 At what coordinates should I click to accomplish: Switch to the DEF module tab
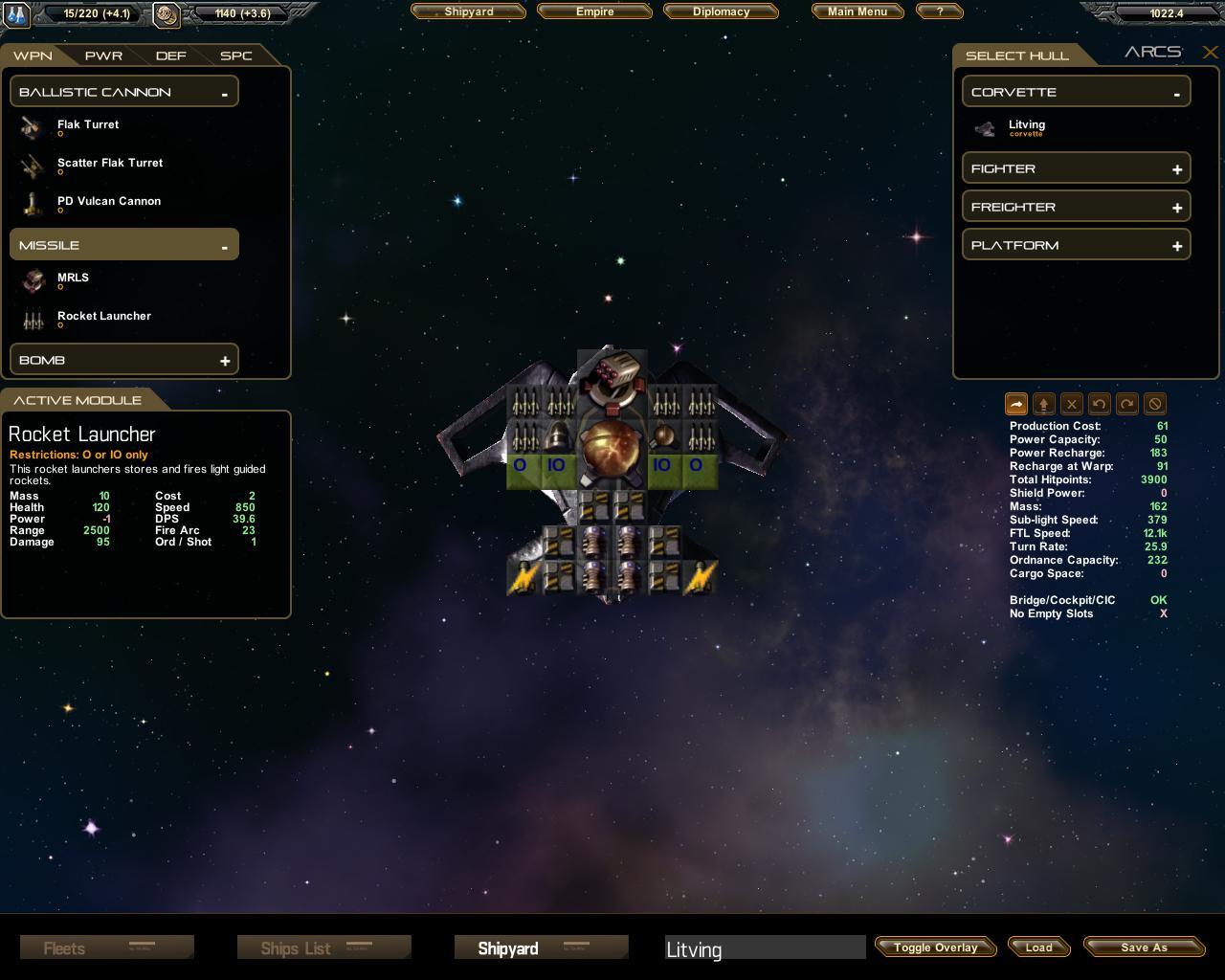(x=170, y=56)
